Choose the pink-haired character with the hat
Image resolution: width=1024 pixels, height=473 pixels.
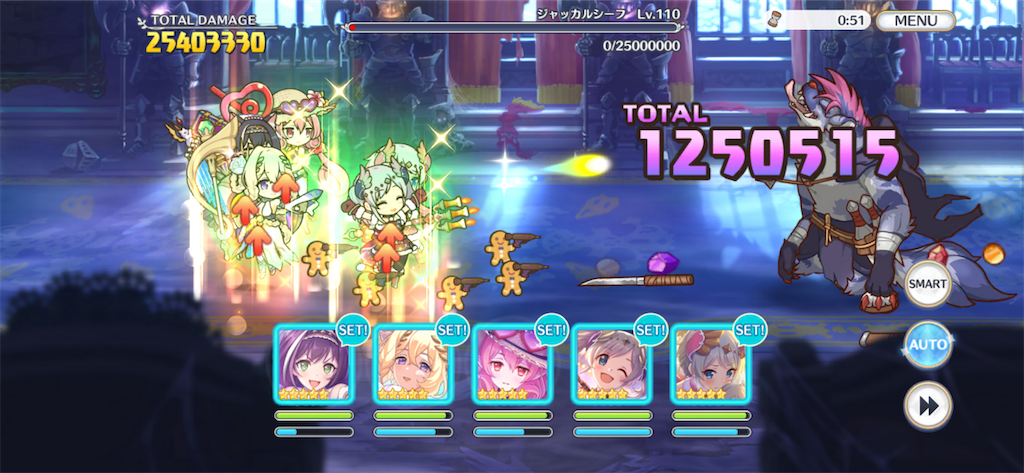click(512, 364)
